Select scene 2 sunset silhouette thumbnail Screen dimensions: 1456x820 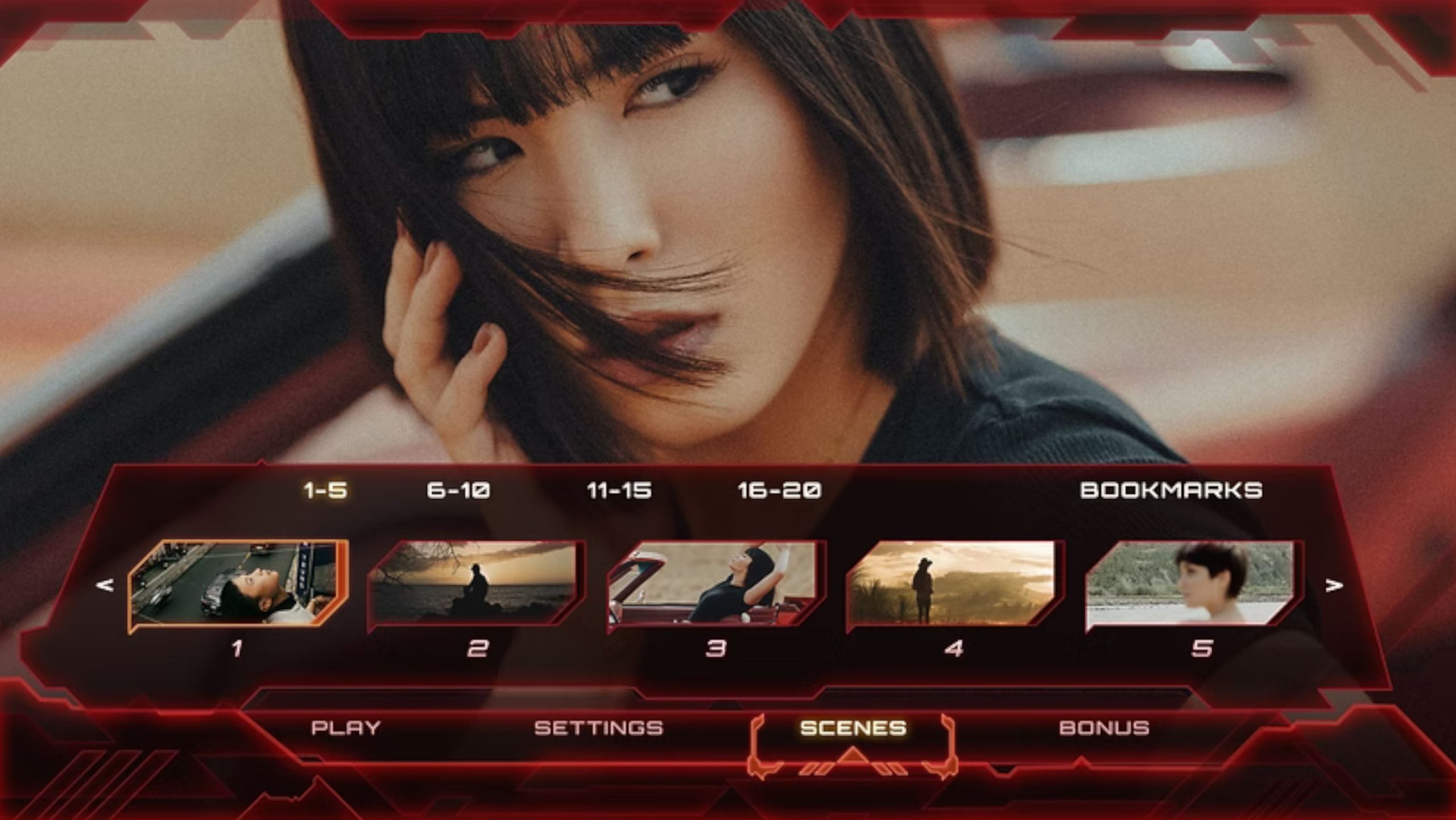pos(477,585)
